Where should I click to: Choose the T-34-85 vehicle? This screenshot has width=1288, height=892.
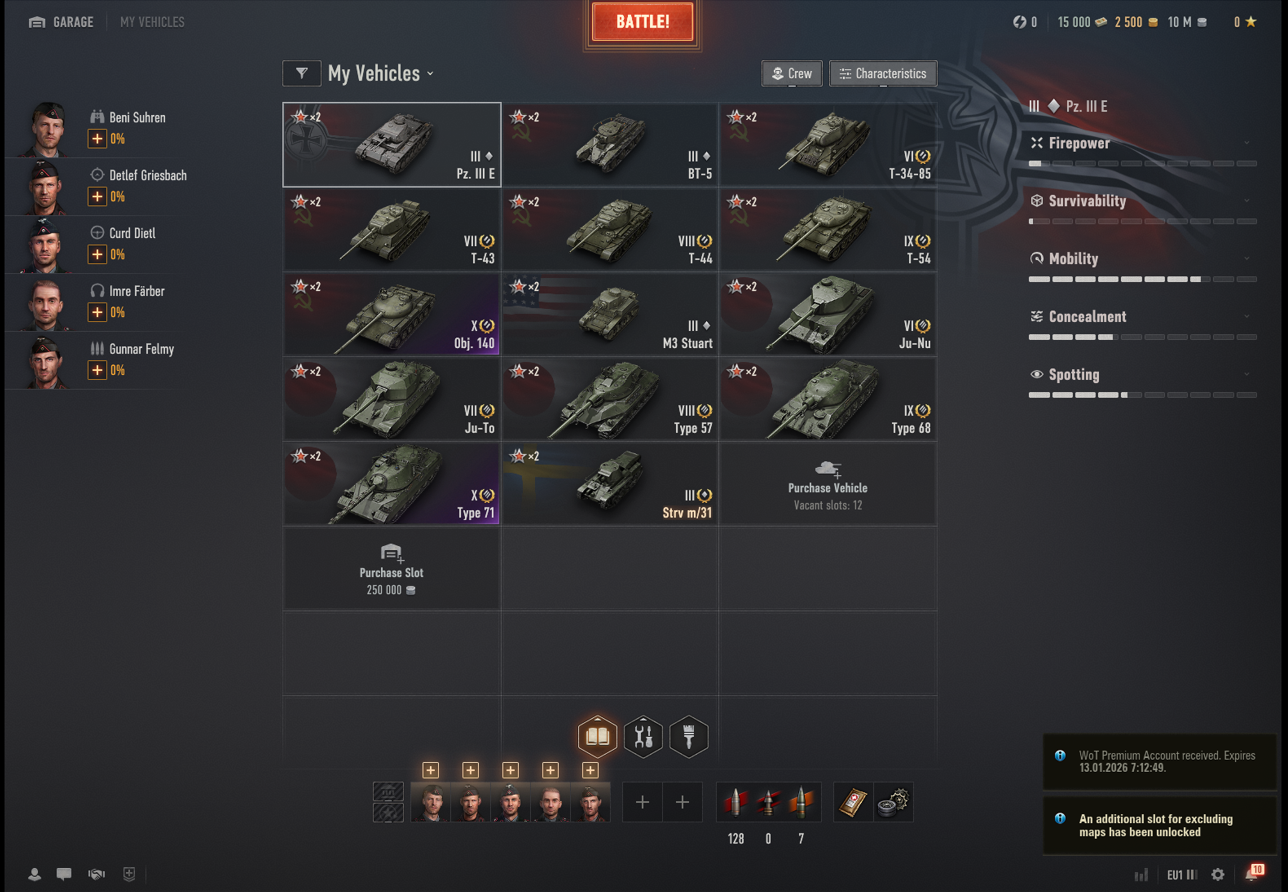click(827, 145)
